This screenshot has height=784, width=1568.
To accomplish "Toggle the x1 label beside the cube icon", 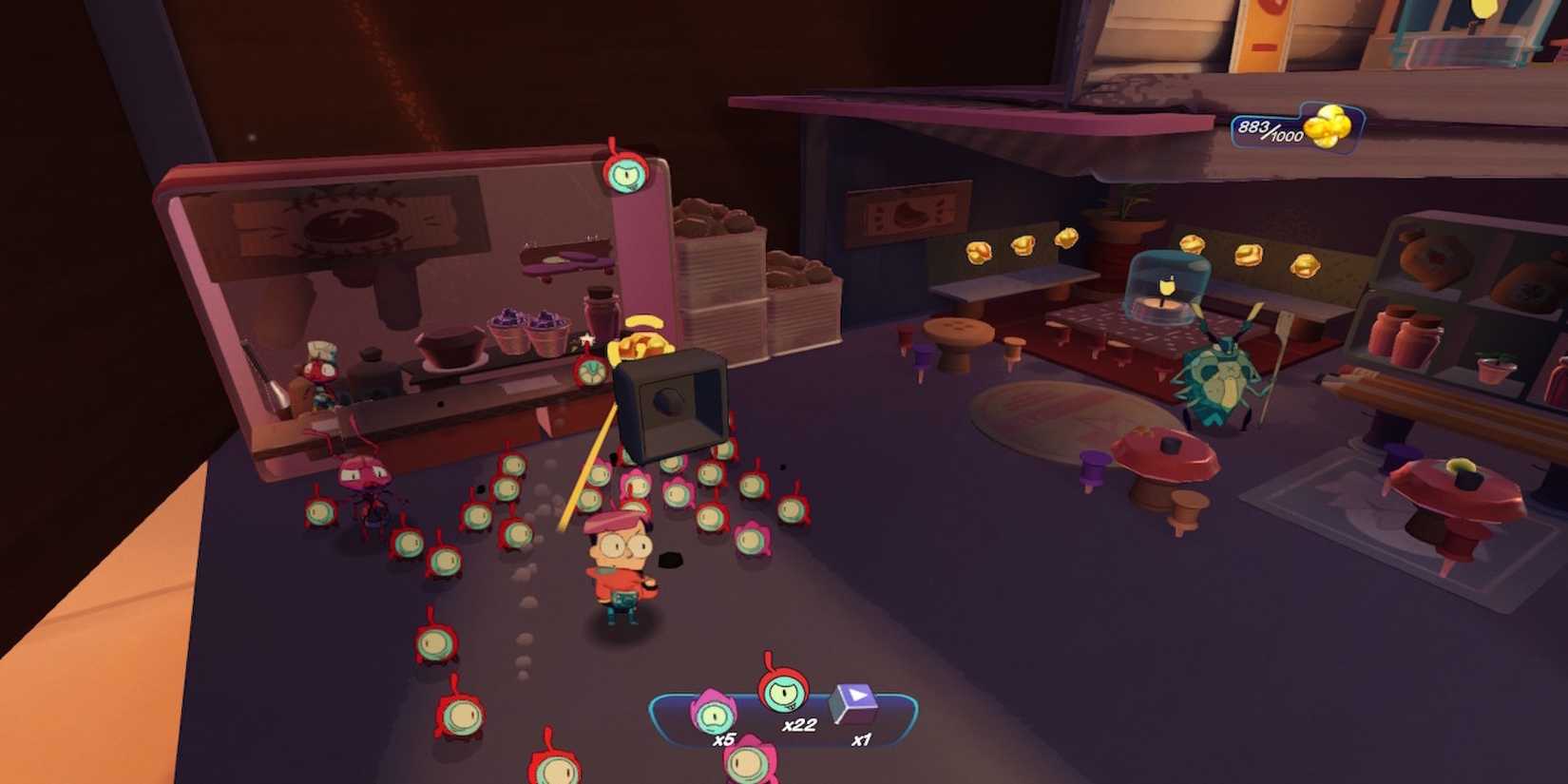I will tap(863, 739).
